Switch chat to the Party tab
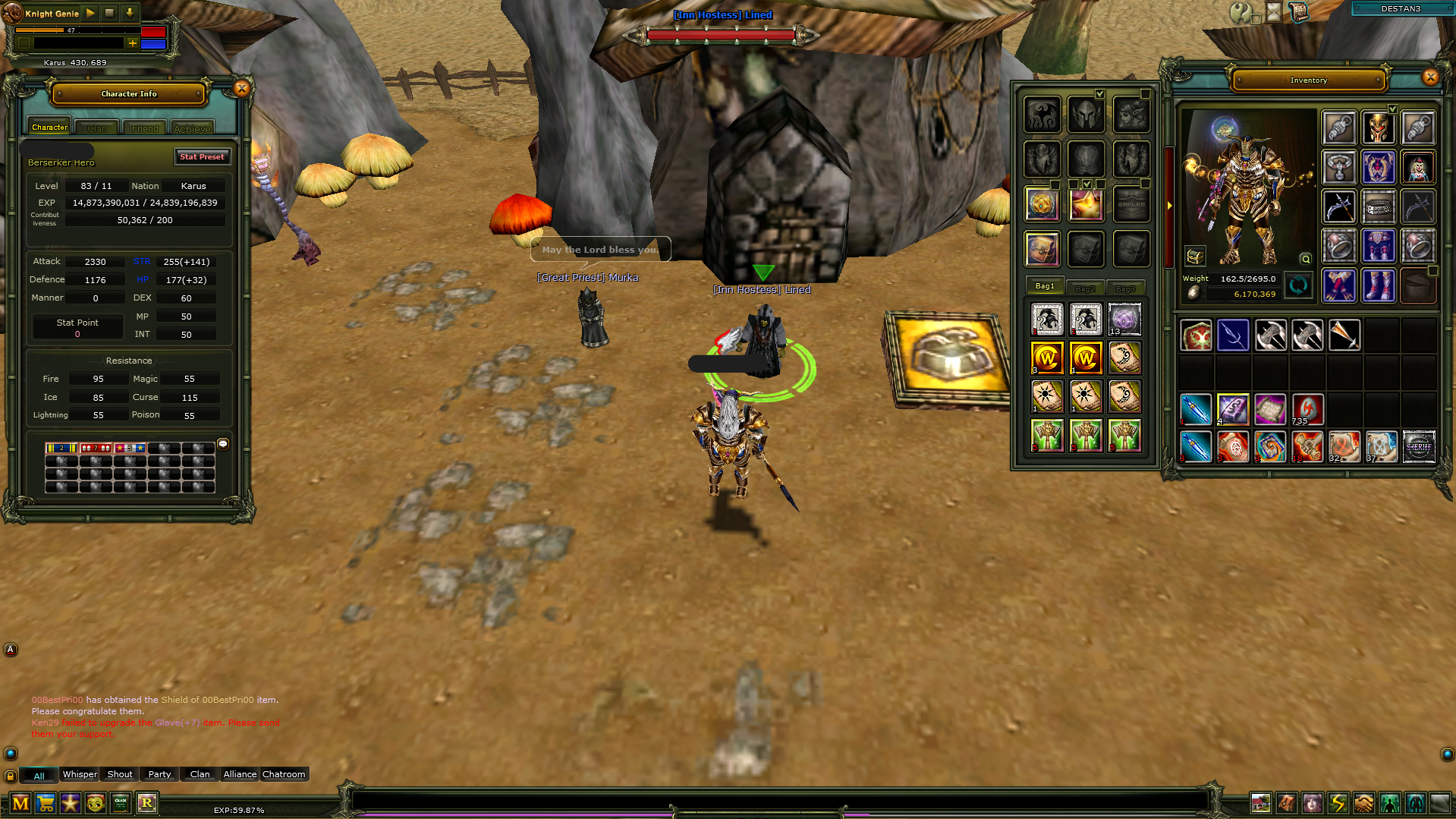 (159, 774)
